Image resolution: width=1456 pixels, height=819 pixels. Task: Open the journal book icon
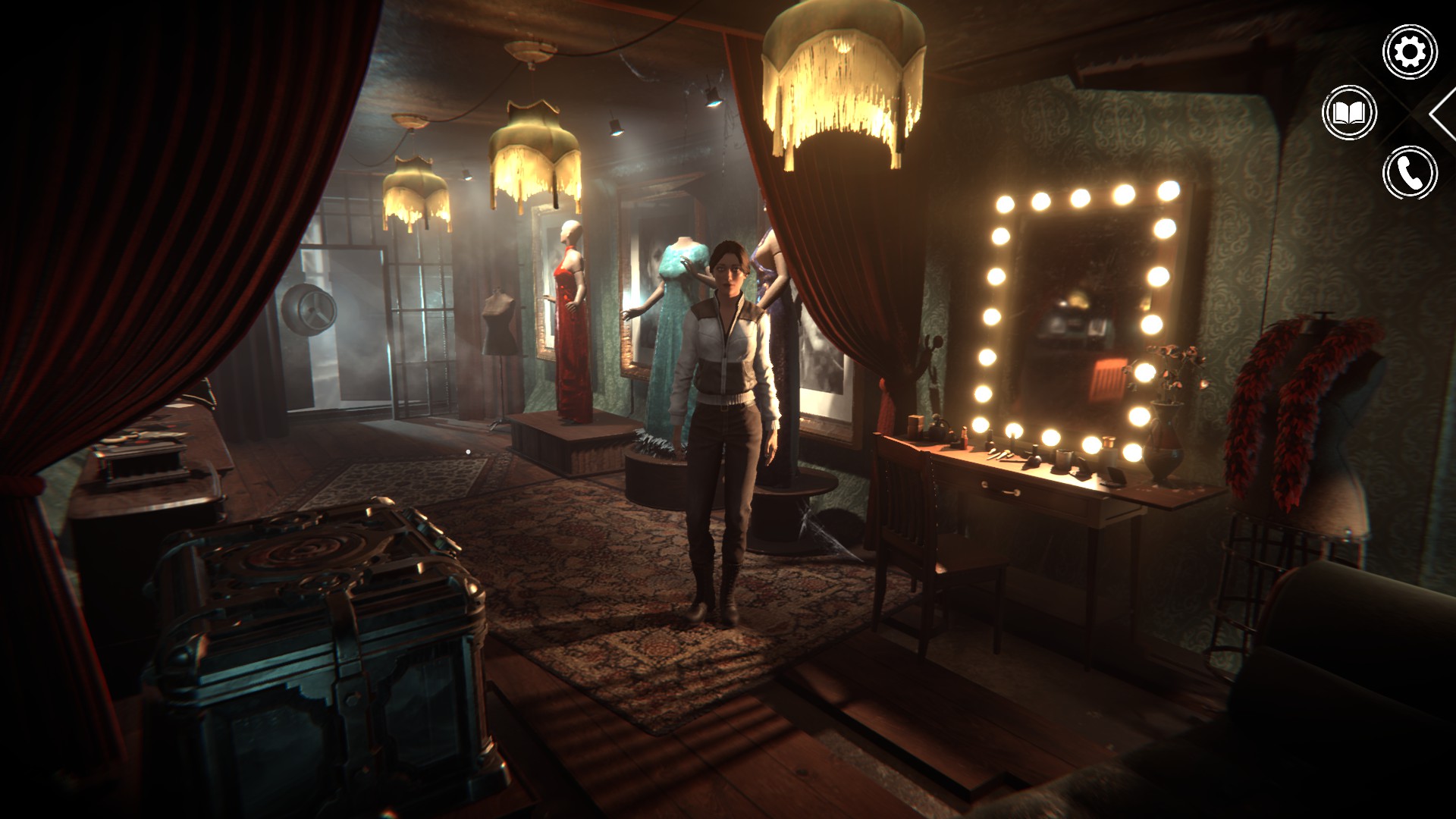click(x=1350, y=113)
